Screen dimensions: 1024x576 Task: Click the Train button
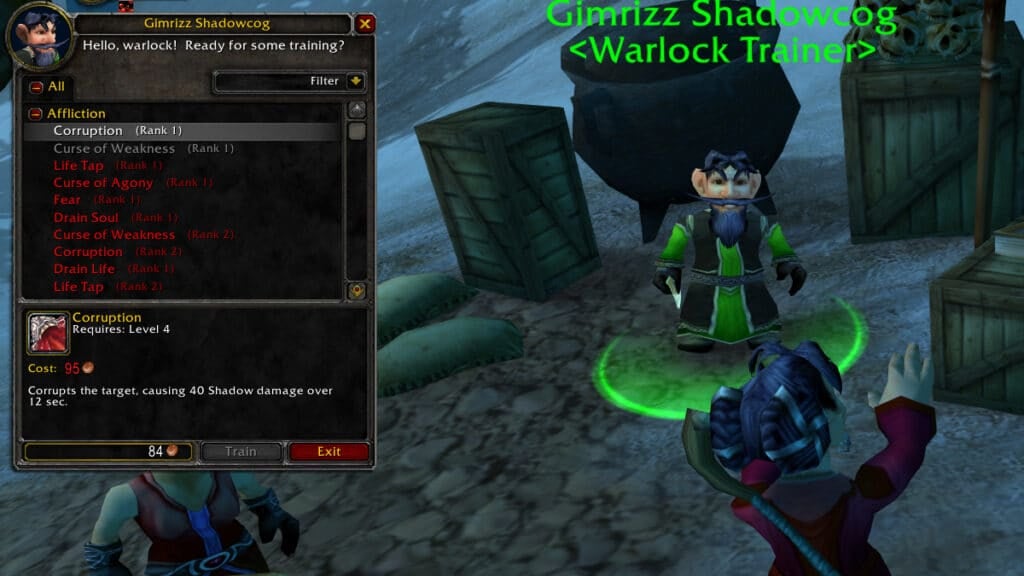point(241,452)
